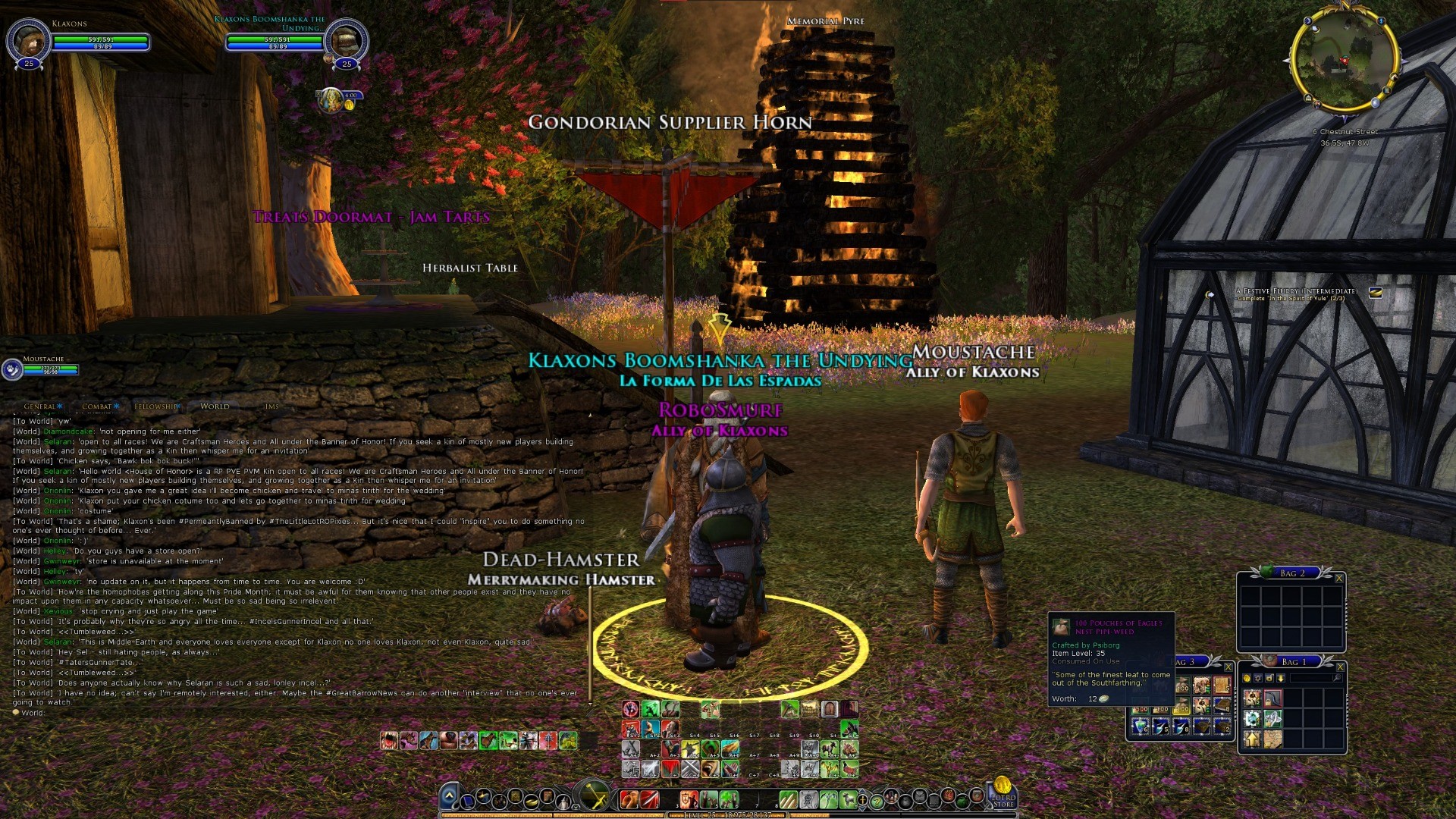Select the yellow up-arrow item in Bag 1

click(1252, 737)
